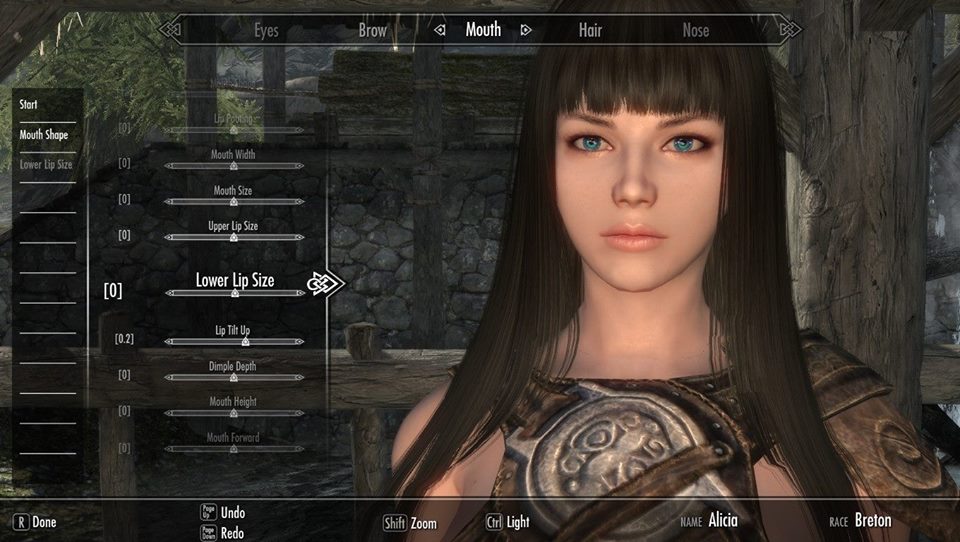Viewport: 960px width, 542px height.
Task: Select Lower Lip Size in left list
Action: [x=46, y=164]
